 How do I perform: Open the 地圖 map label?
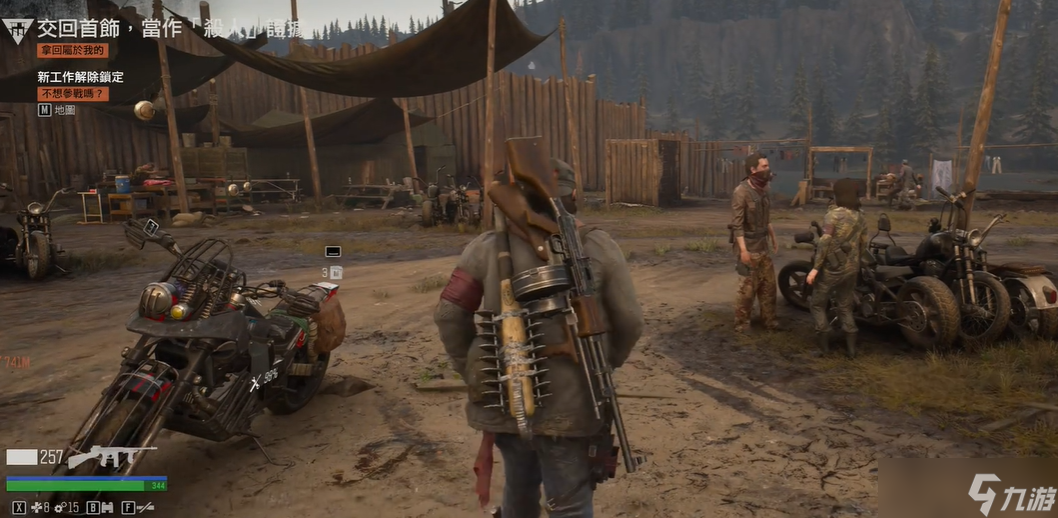[64, 110]
